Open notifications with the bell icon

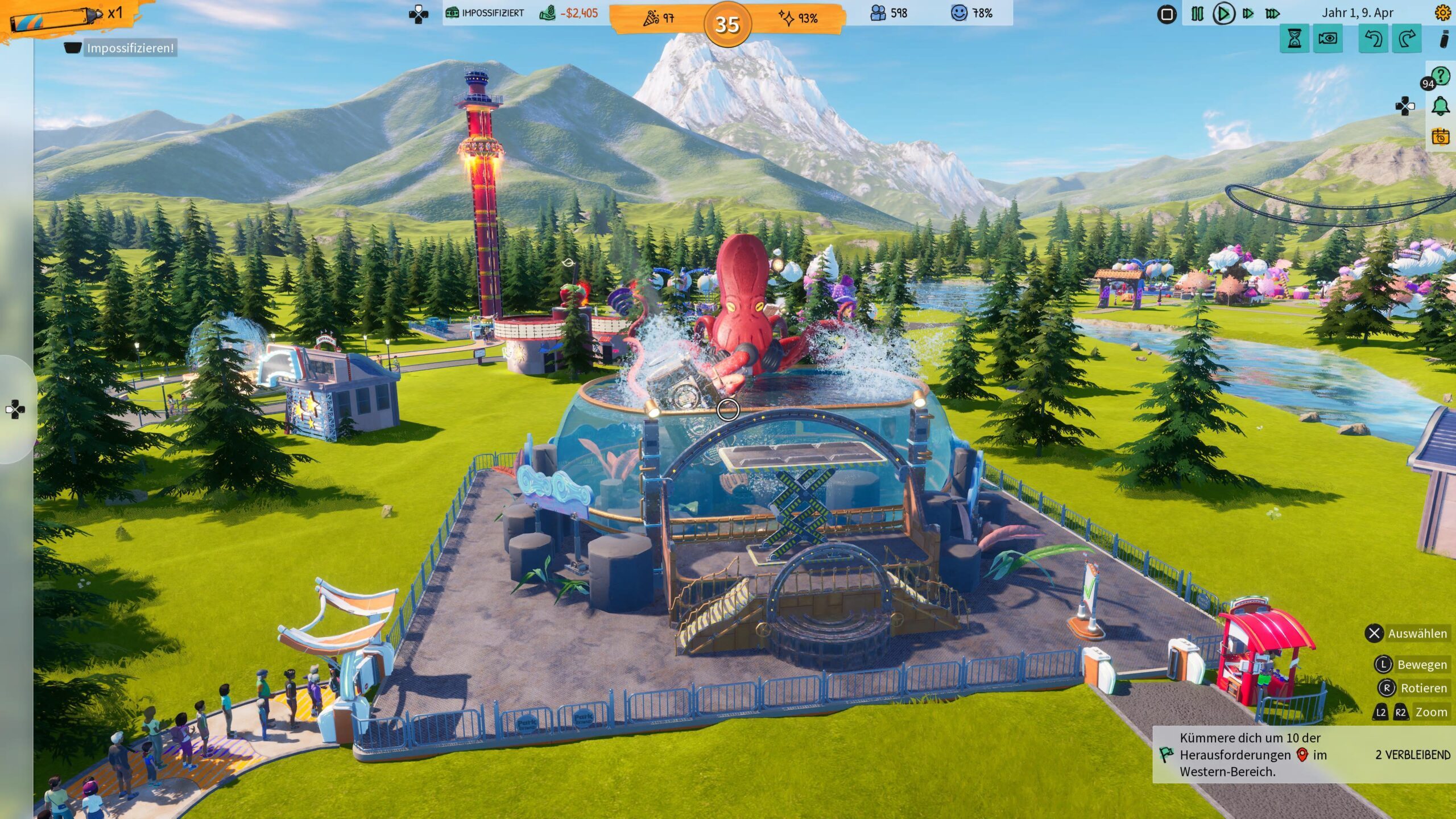pyautogui.click(x=1441, y=106)
